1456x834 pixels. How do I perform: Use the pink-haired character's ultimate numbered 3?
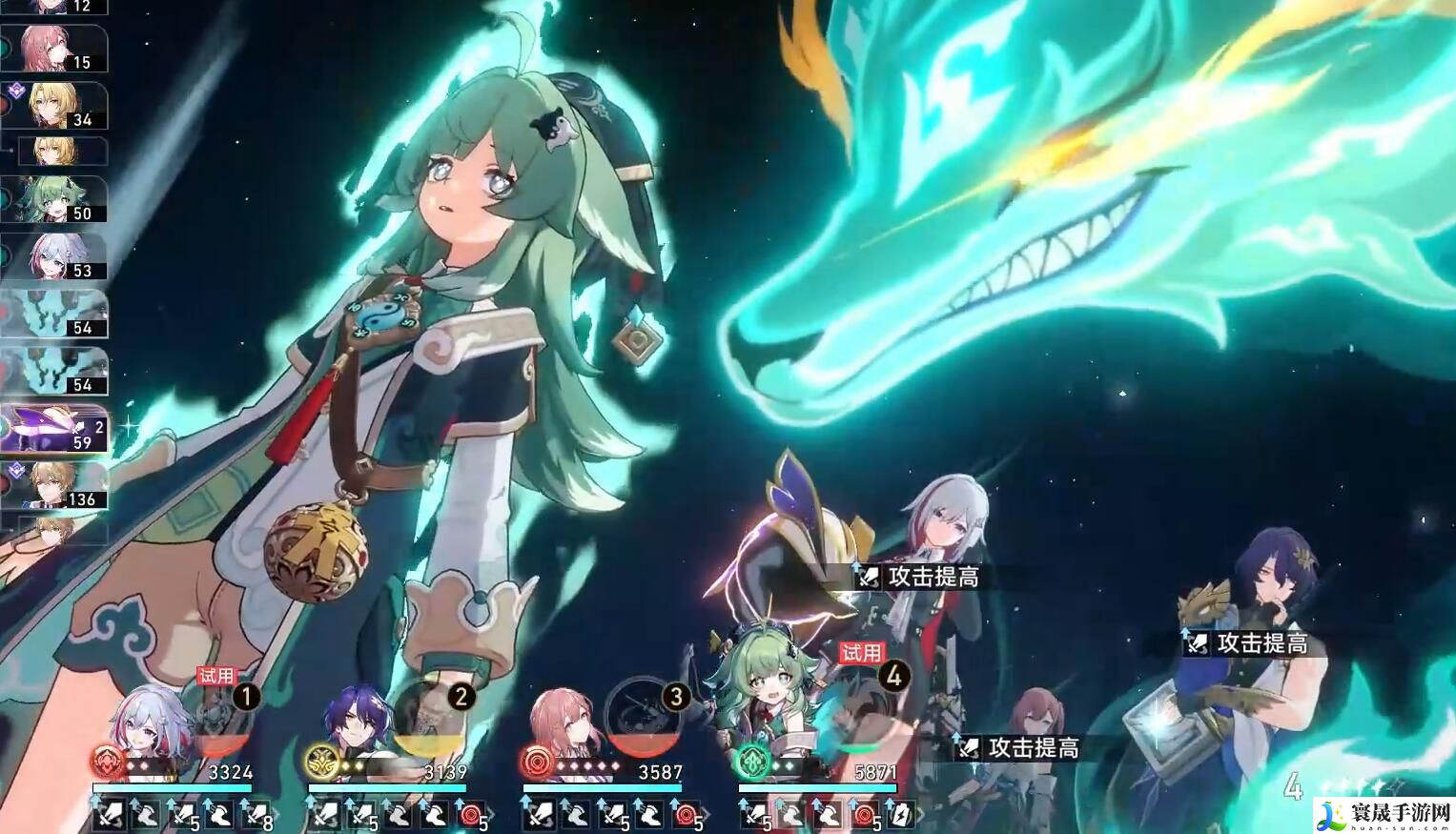652,717
